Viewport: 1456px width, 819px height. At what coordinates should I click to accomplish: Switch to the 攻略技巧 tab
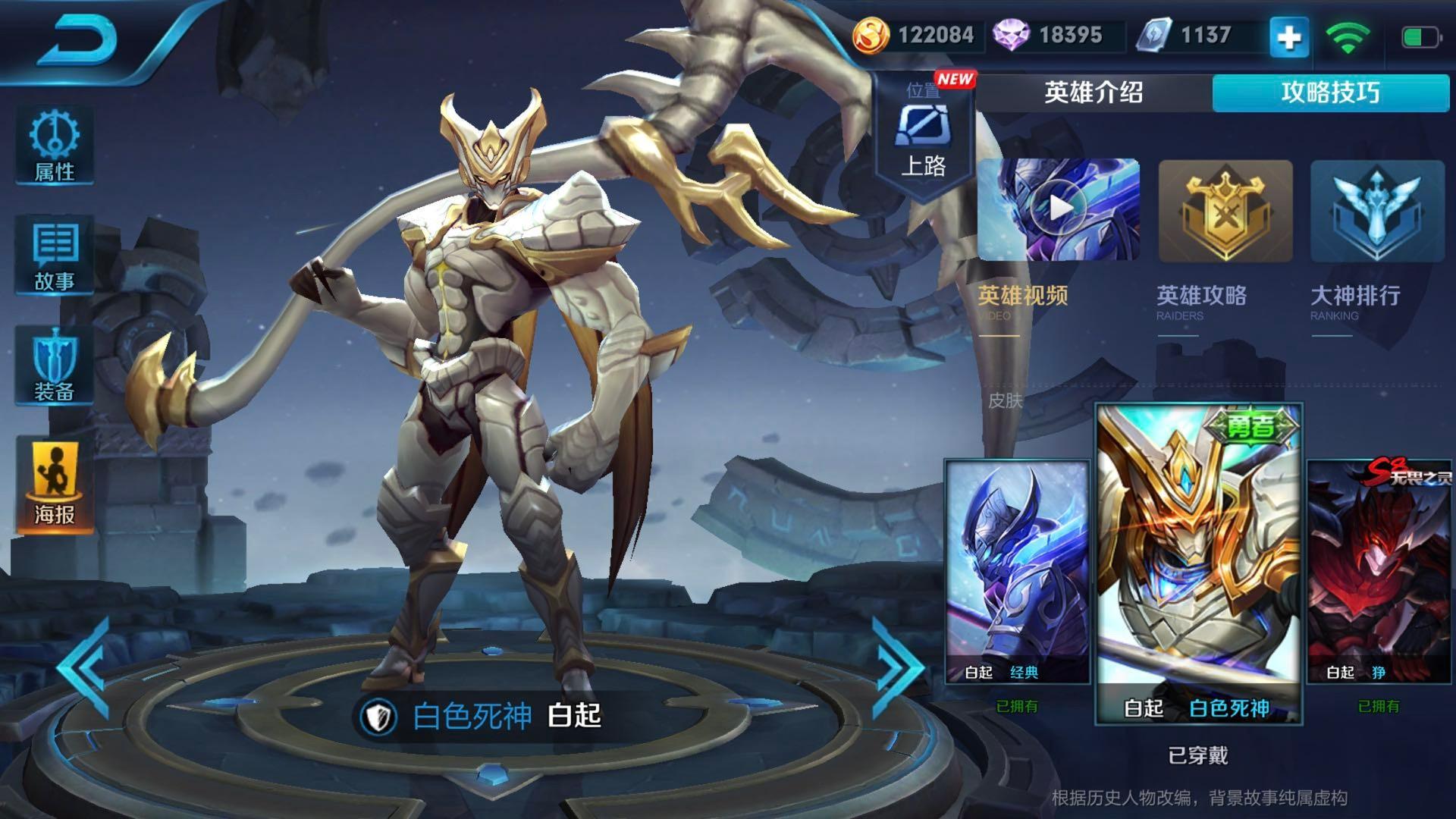point(1330,93)
